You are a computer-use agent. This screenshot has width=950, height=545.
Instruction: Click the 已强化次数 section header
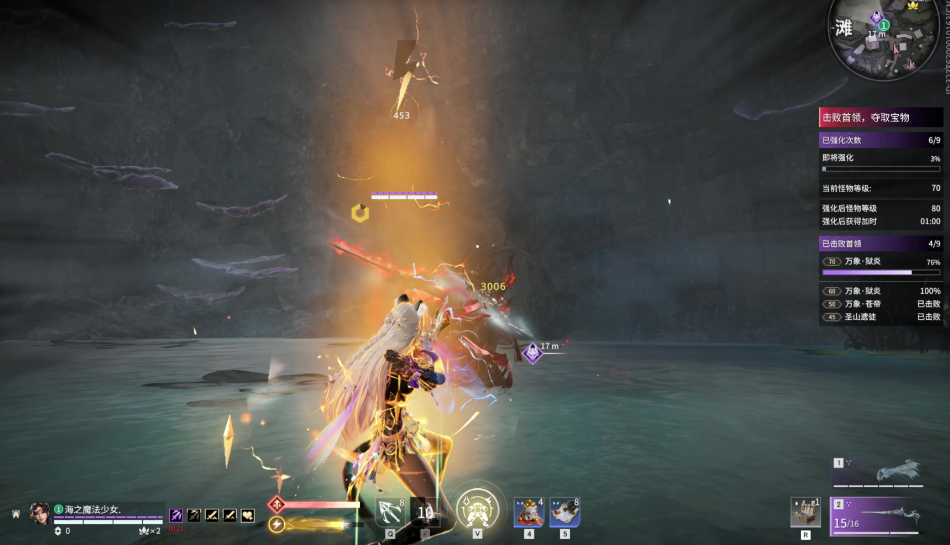[879, 140]
